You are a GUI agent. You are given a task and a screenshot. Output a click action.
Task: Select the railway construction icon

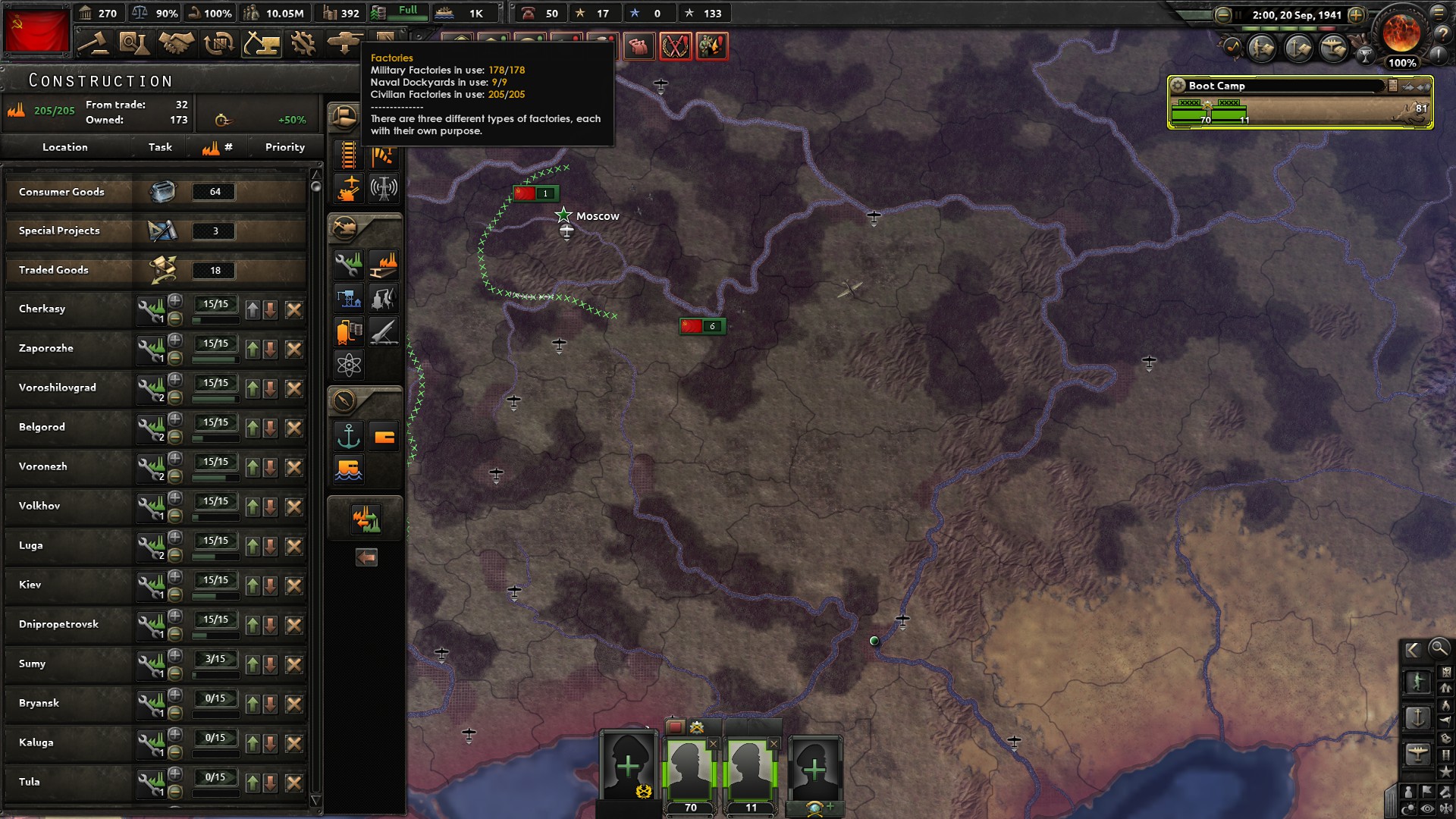pos(347,155)
